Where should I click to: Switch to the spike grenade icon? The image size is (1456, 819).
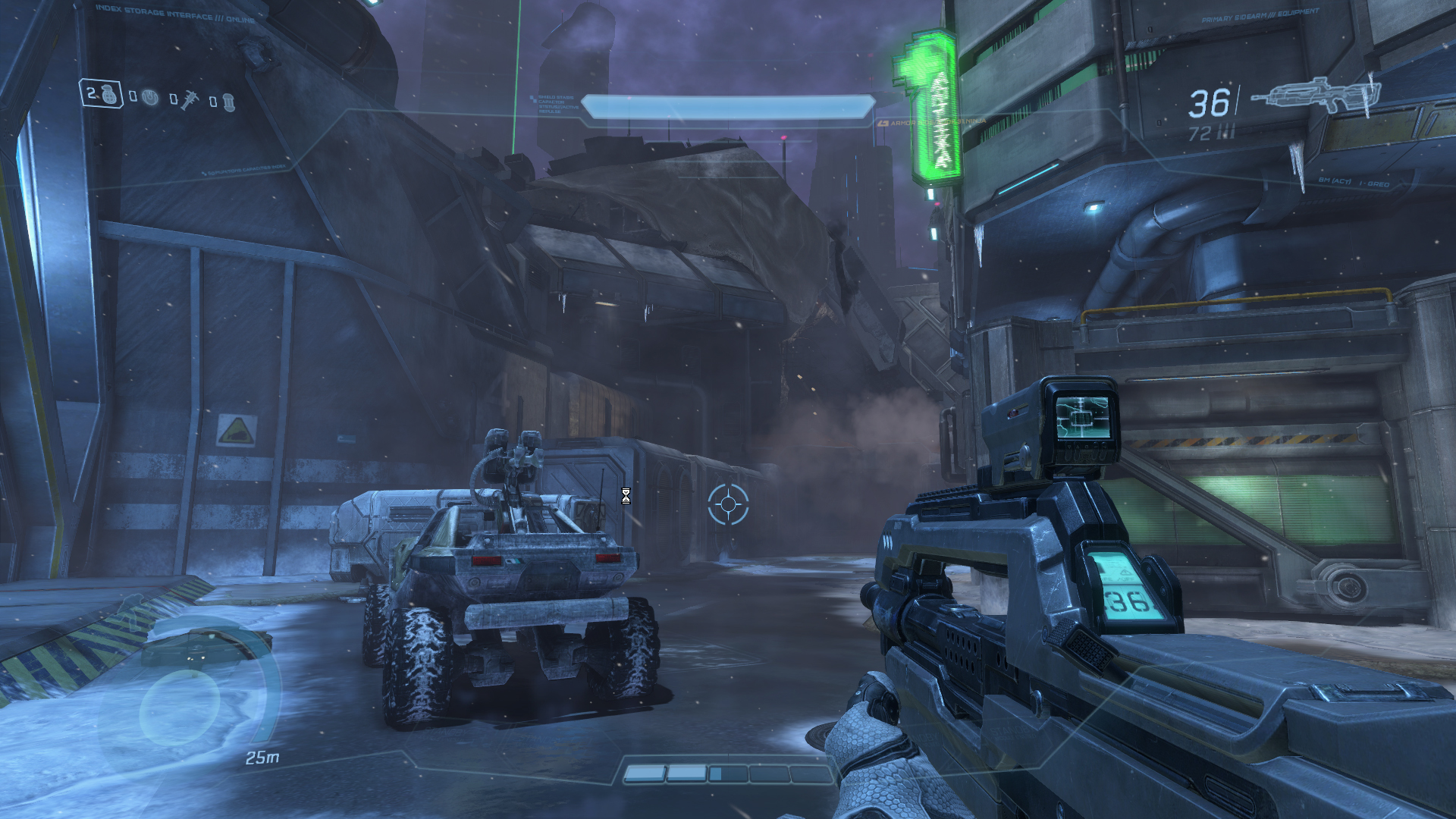188,99
